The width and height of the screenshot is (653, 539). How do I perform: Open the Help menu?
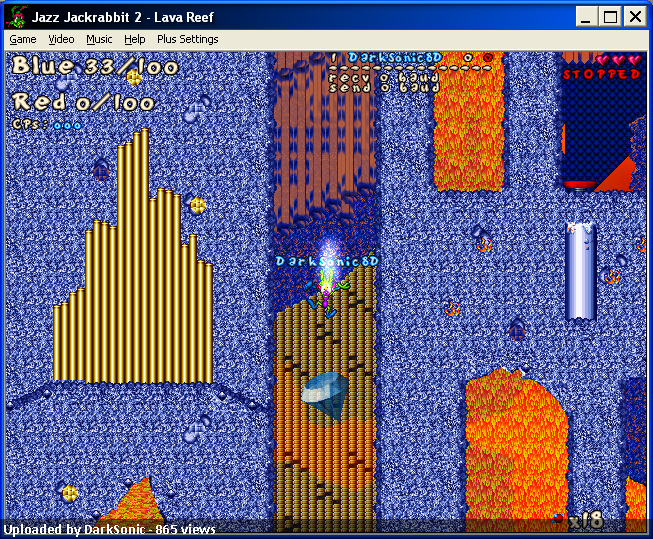pyautogui.click(x=135, y=39)
